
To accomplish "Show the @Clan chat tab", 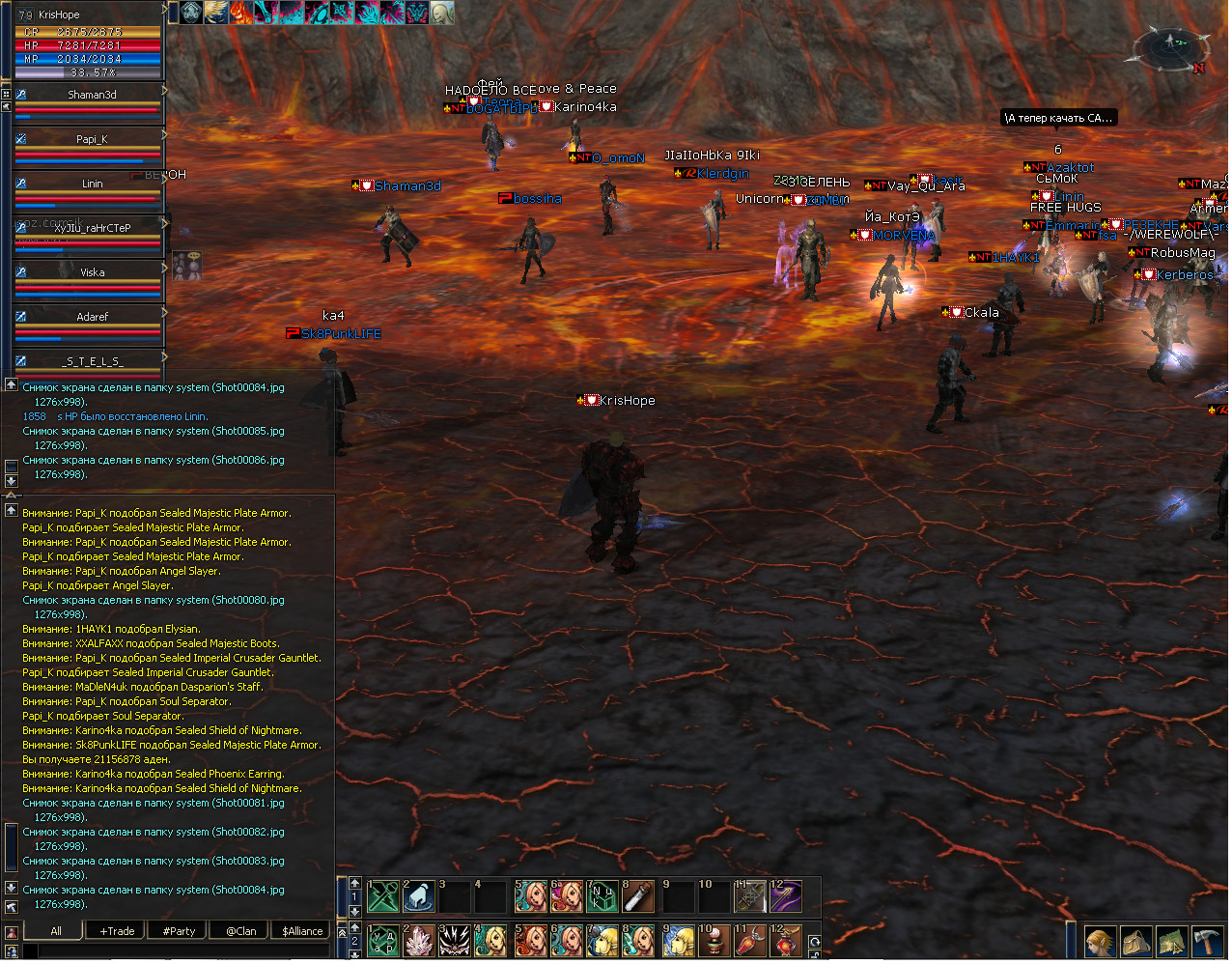I will pos(240,931).
